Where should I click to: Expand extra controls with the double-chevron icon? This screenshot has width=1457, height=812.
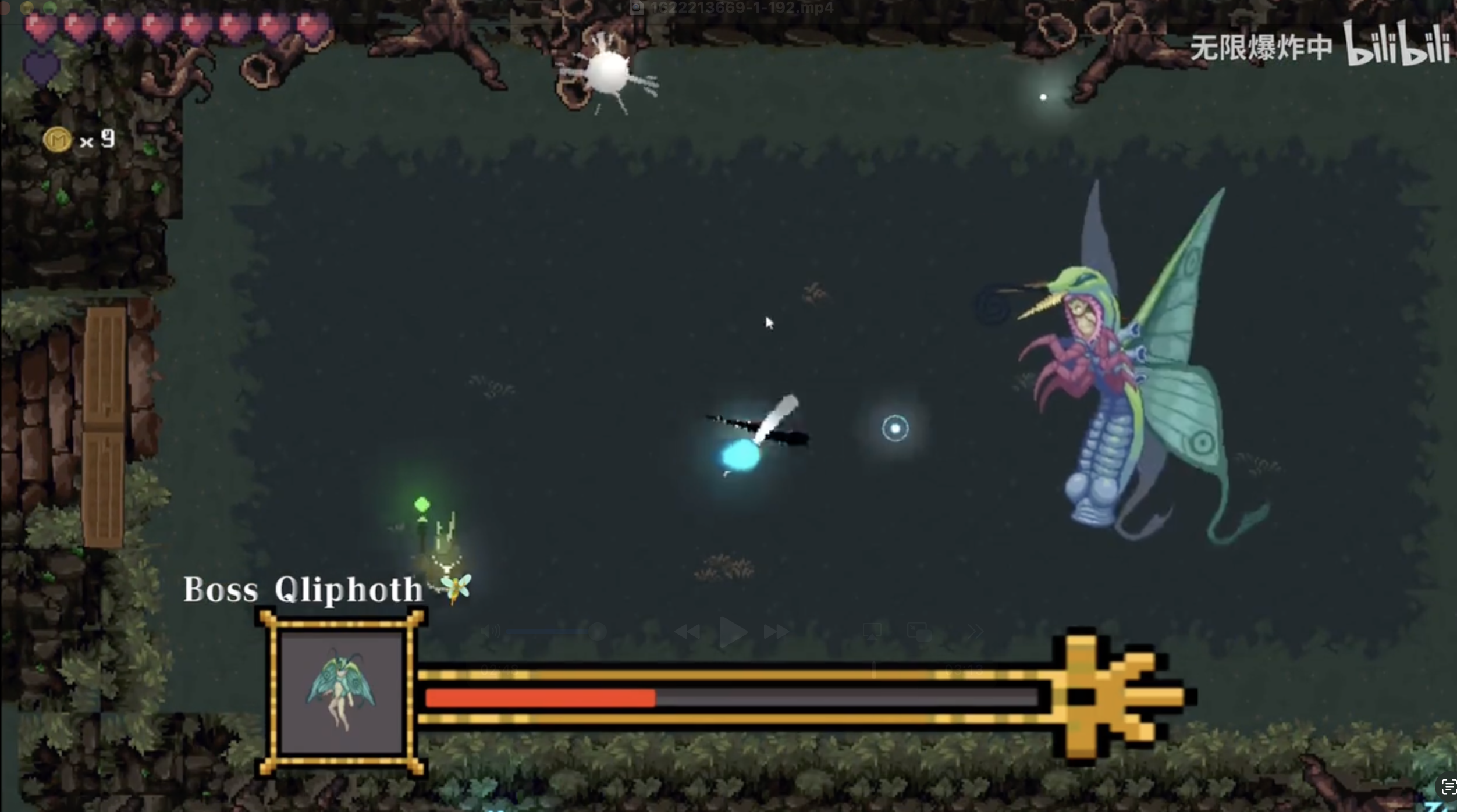[x=976, y=631]
